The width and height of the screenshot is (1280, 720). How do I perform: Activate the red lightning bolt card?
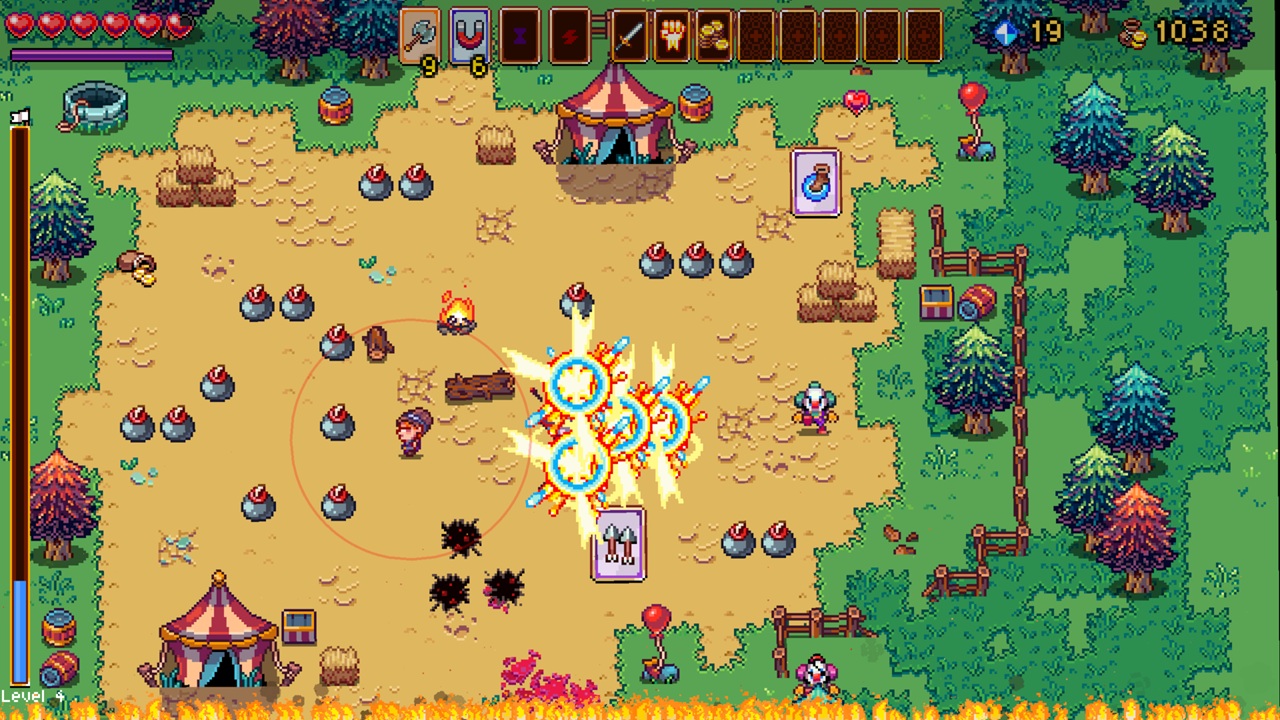click(x=569, y=37)
